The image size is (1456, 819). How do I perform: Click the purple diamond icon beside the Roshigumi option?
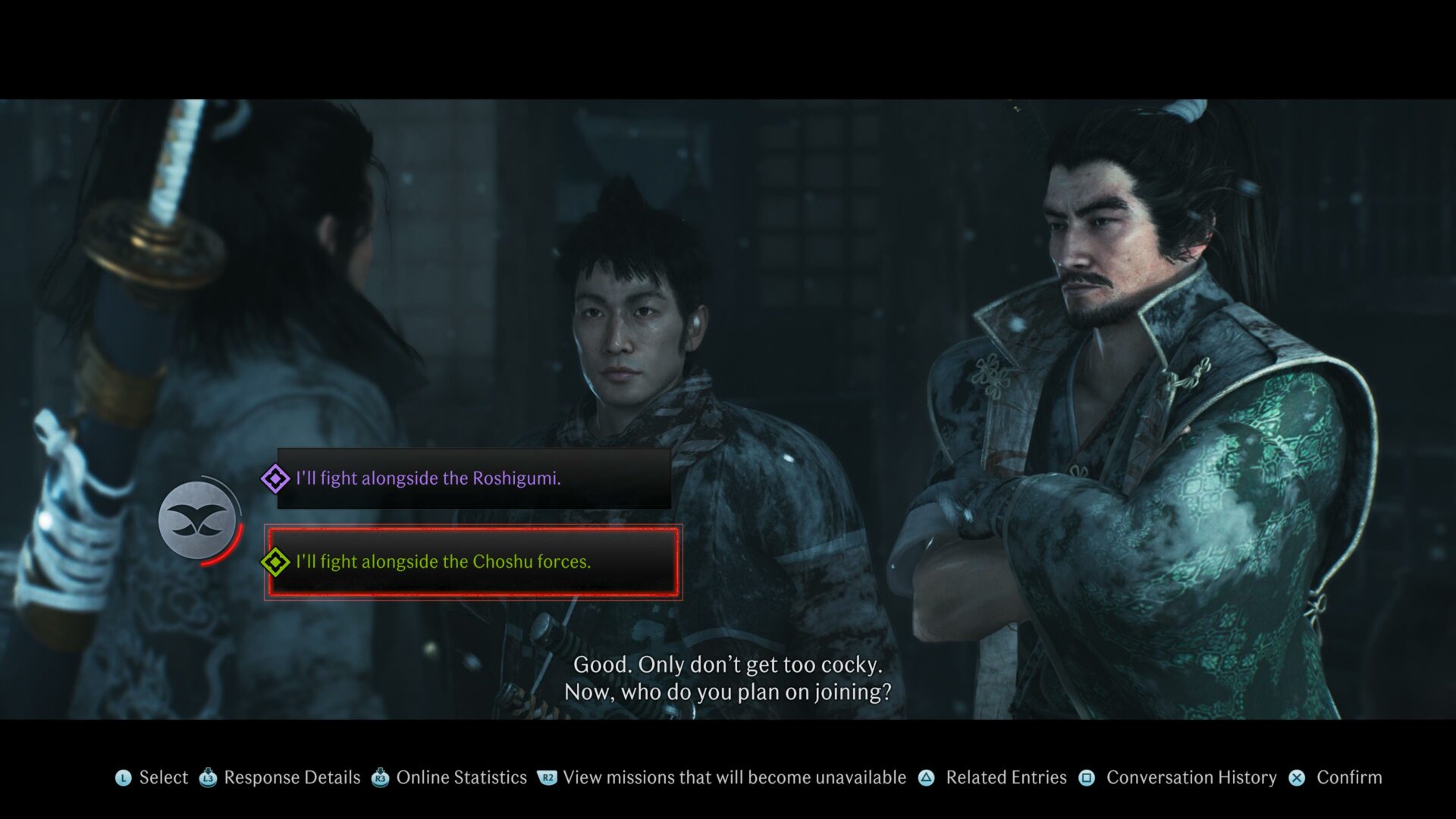pos(277,478)
